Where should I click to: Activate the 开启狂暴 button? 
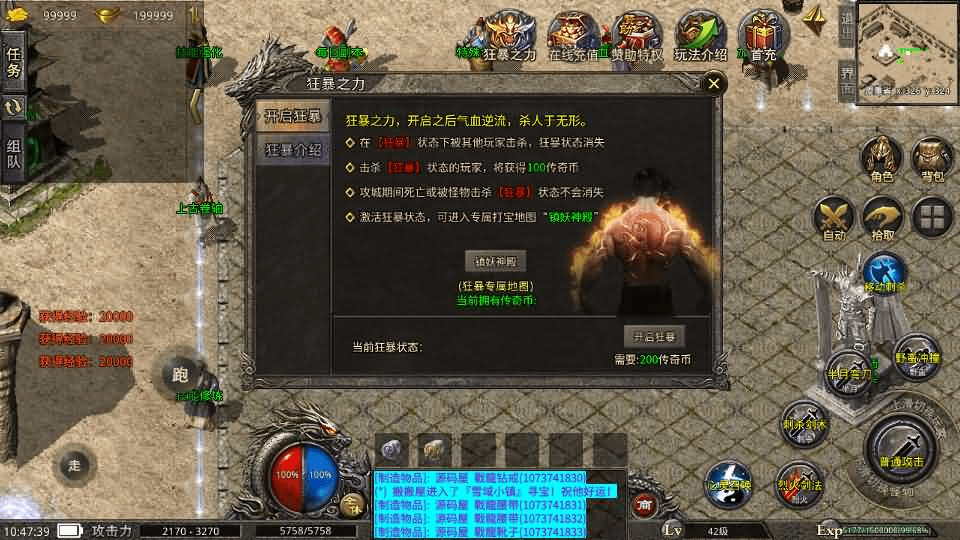click(x=655, y=336)
